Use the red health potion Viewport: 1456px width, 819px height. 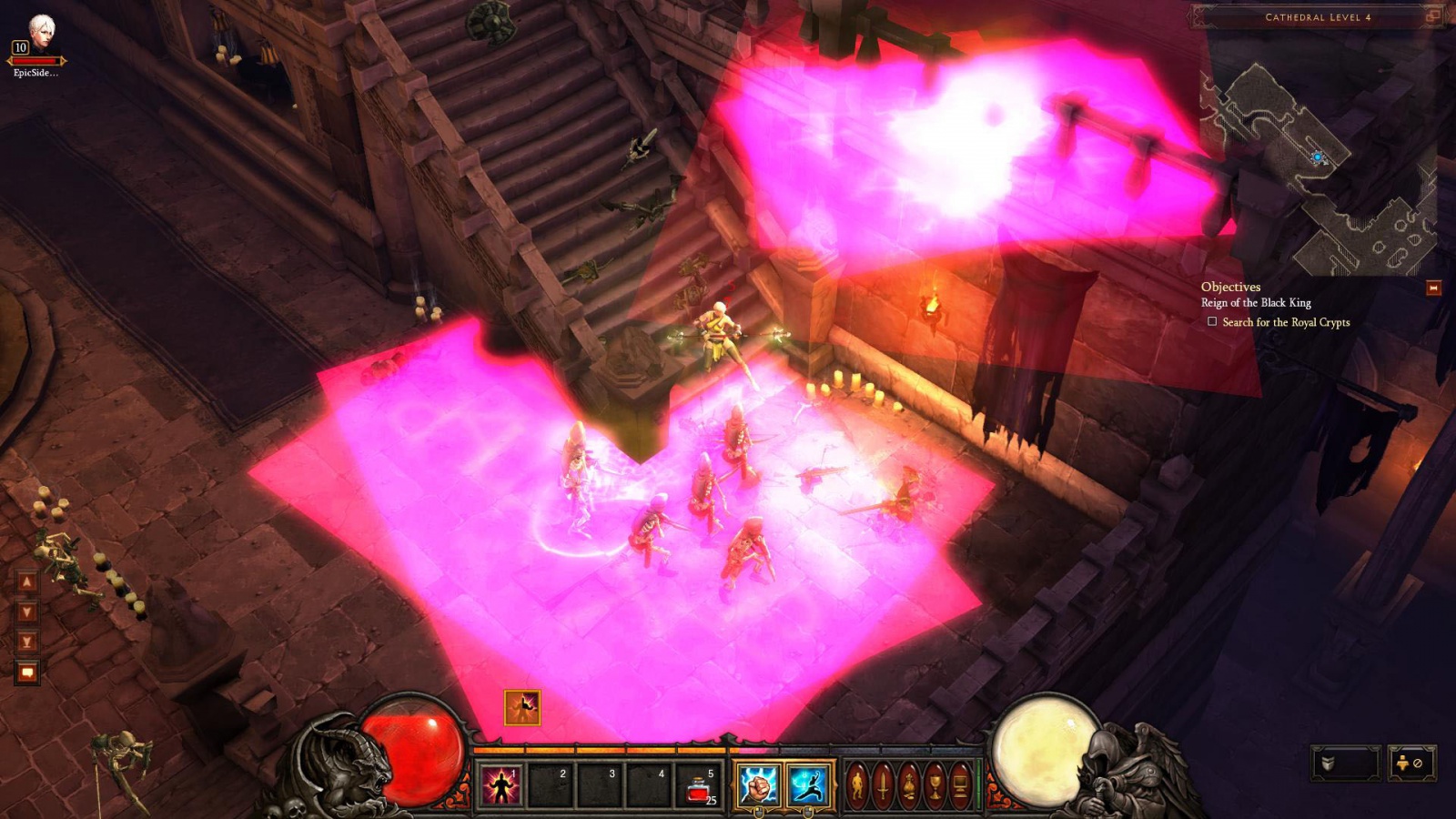(x=698, y=786)
